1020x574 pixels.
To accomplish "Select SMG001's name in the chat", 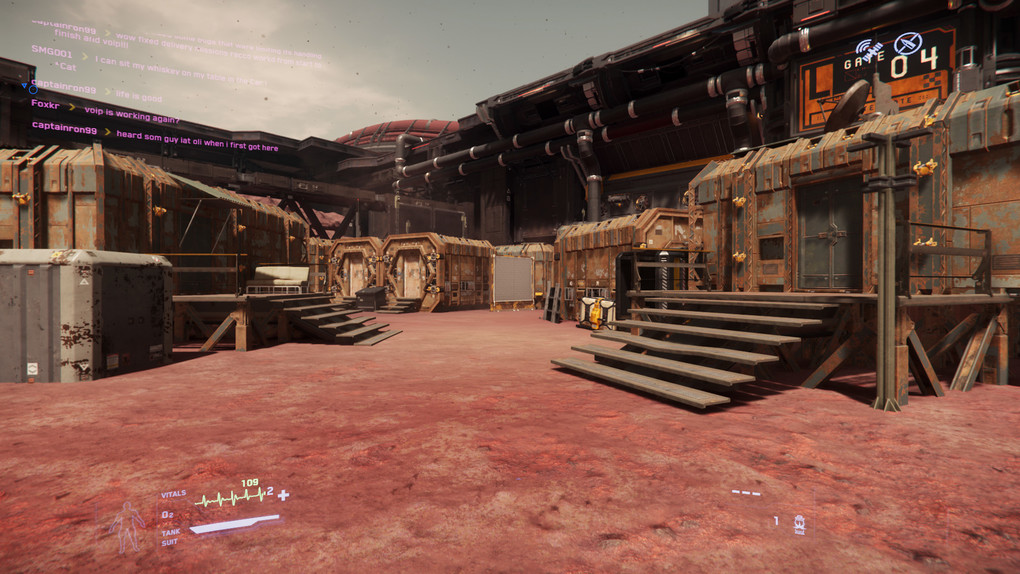I will click(51, 50).
